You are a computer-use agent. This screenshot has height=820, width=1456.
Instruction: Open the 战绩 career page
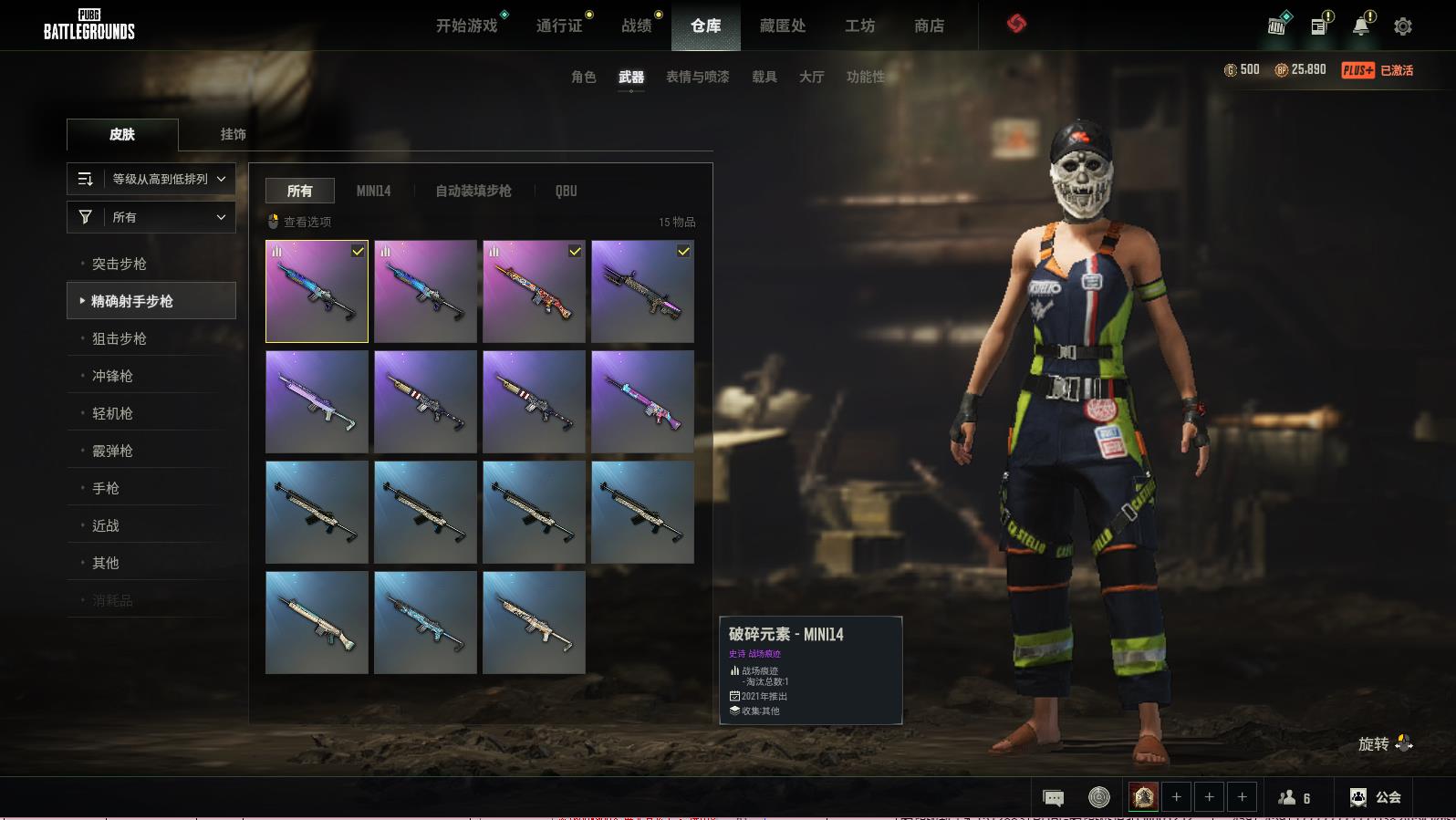tap(637, 26)
